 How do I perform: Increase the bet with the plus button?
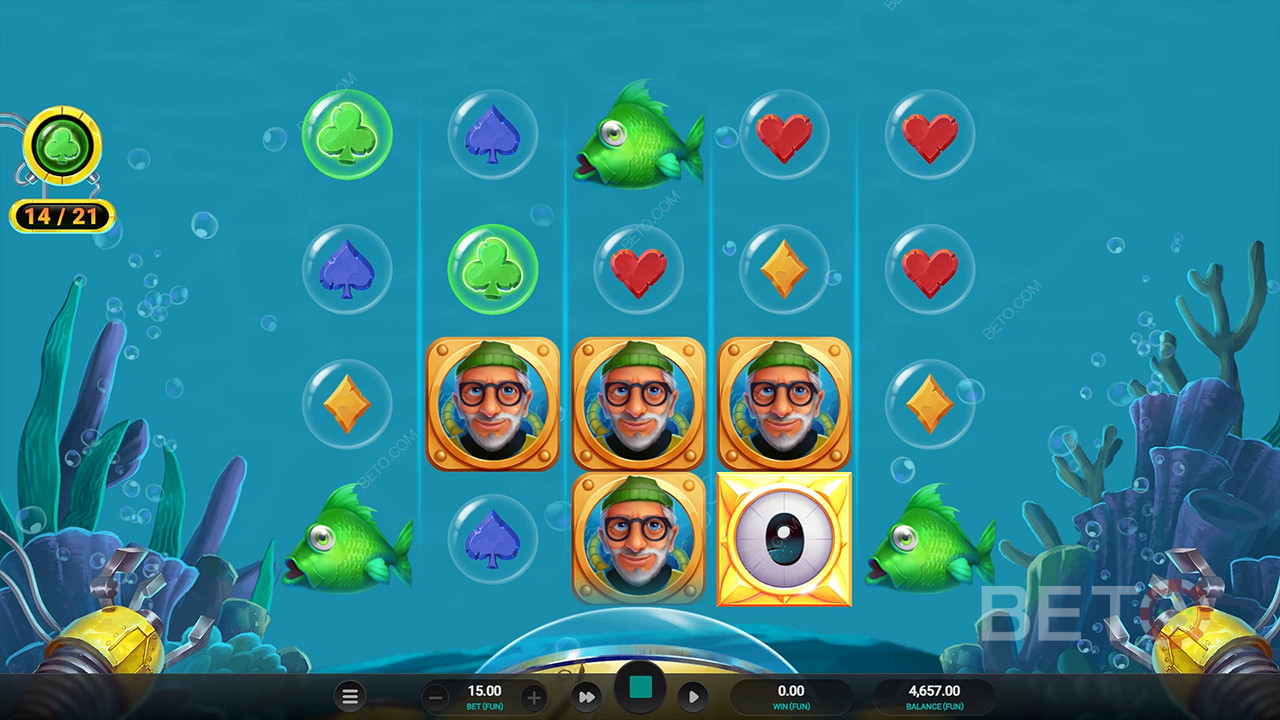534,697
